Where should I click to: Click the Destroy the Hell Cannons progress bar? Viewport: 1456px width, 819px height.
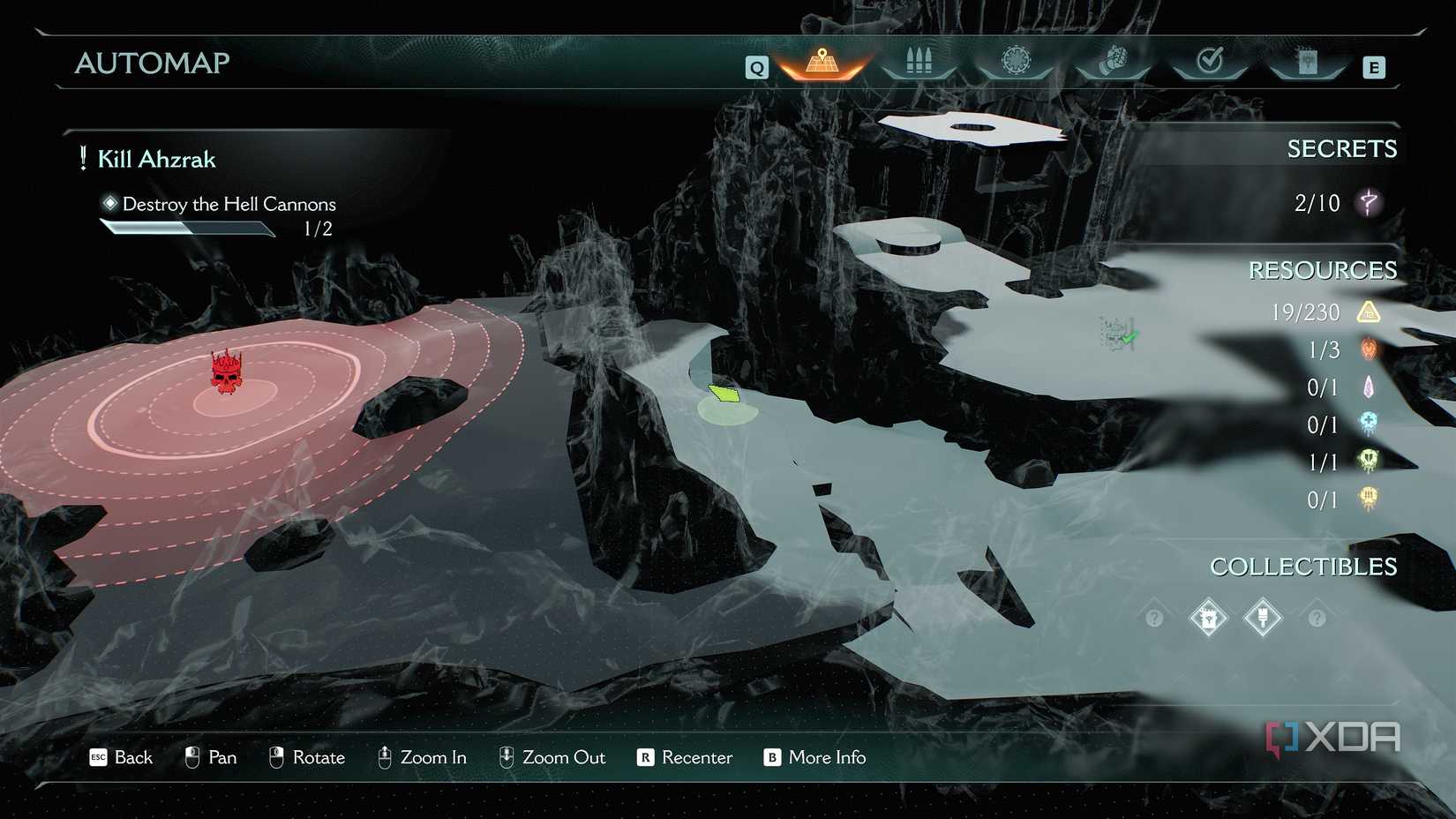tap(187, 228)
